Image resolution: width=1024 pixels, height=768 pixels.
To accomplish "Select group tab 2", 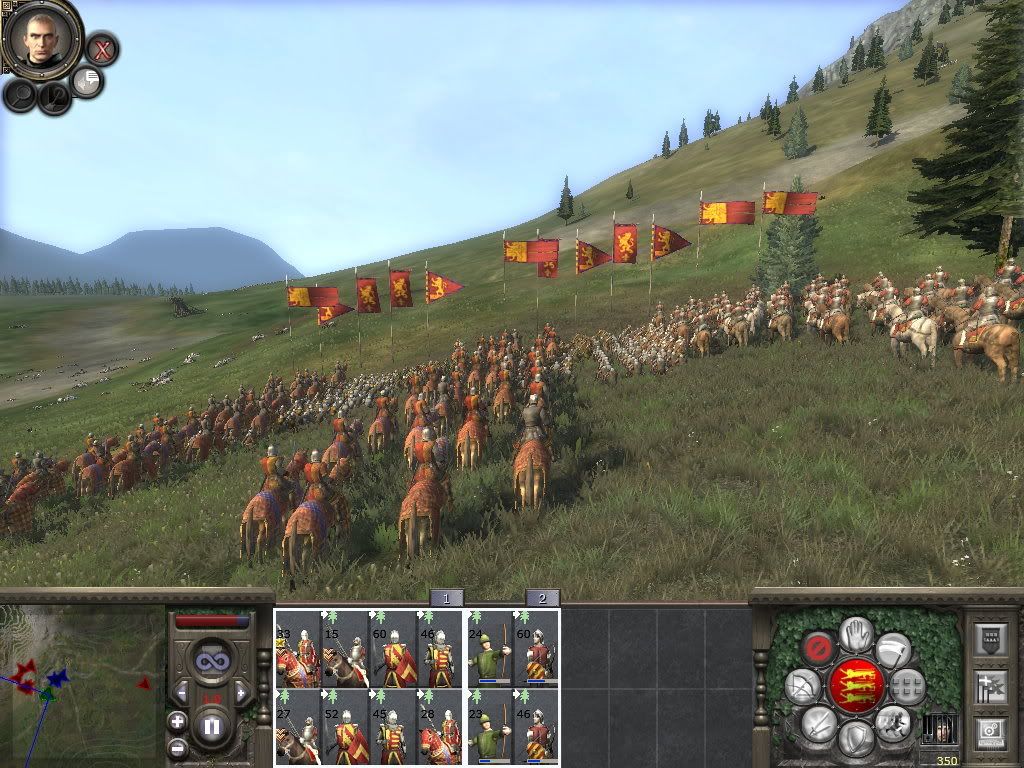I will pos(542,598).
